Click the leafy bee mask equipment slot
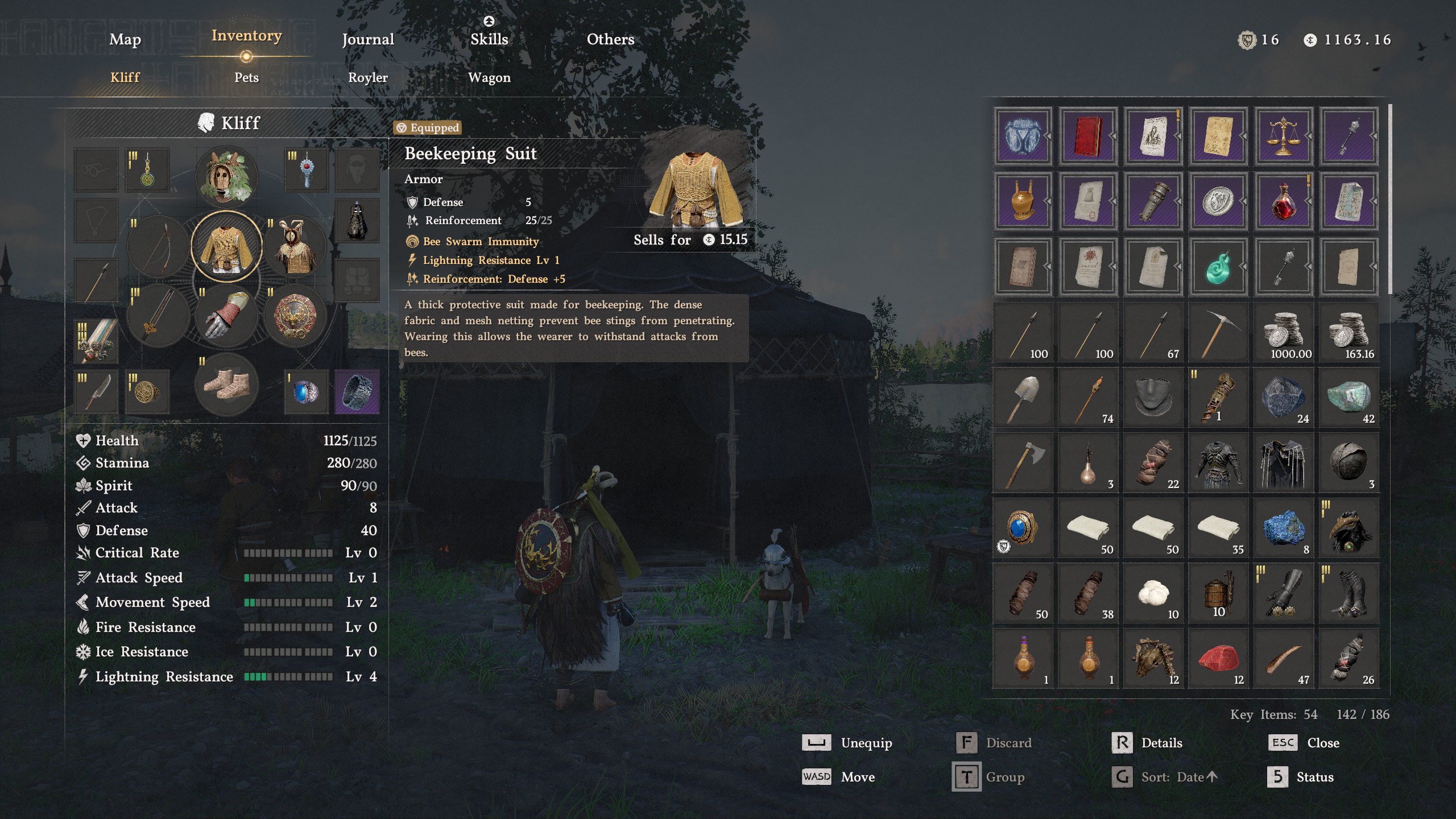Viewport: 1456px width, 819px height. 226,176
